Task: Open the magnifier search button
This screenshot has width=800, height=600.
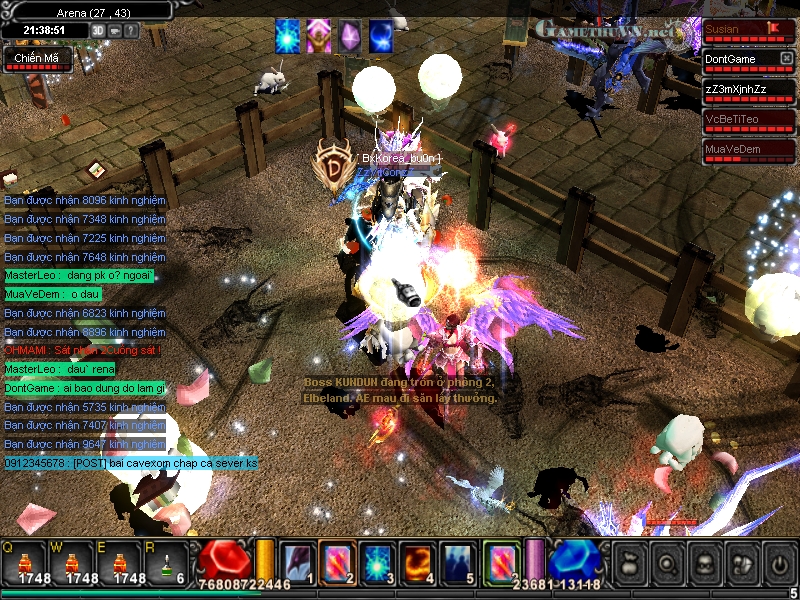Action: 668,563
